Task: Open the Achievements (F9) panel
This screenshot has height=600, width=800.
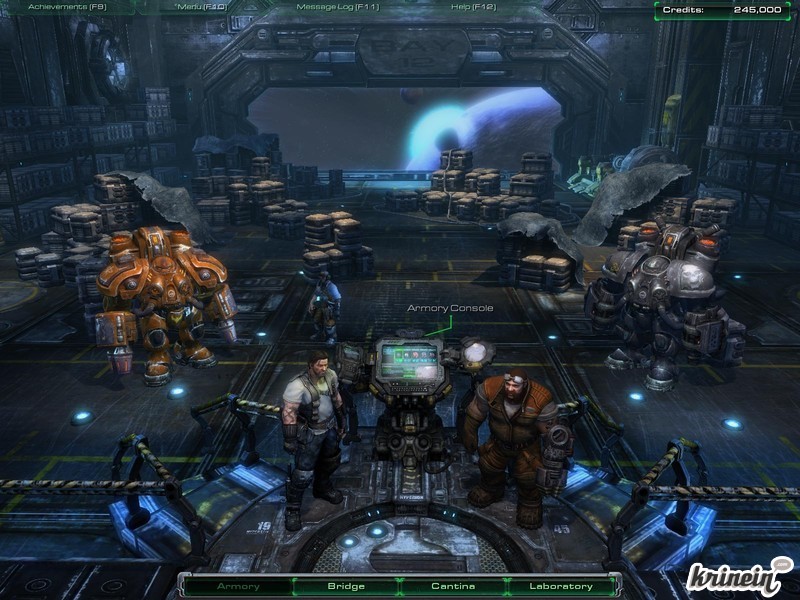Action: point(67,7)
